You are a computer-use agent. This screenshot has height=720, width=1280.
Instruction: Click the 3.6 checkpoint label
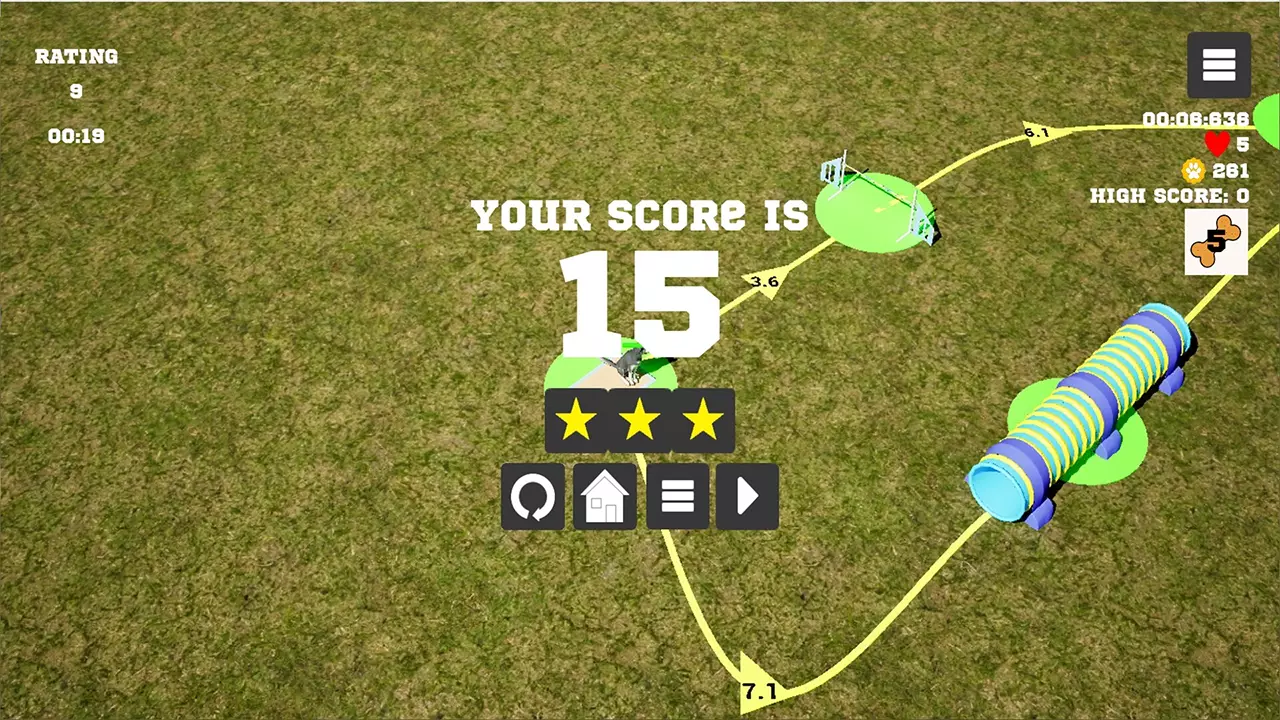[x=764, y=282]
